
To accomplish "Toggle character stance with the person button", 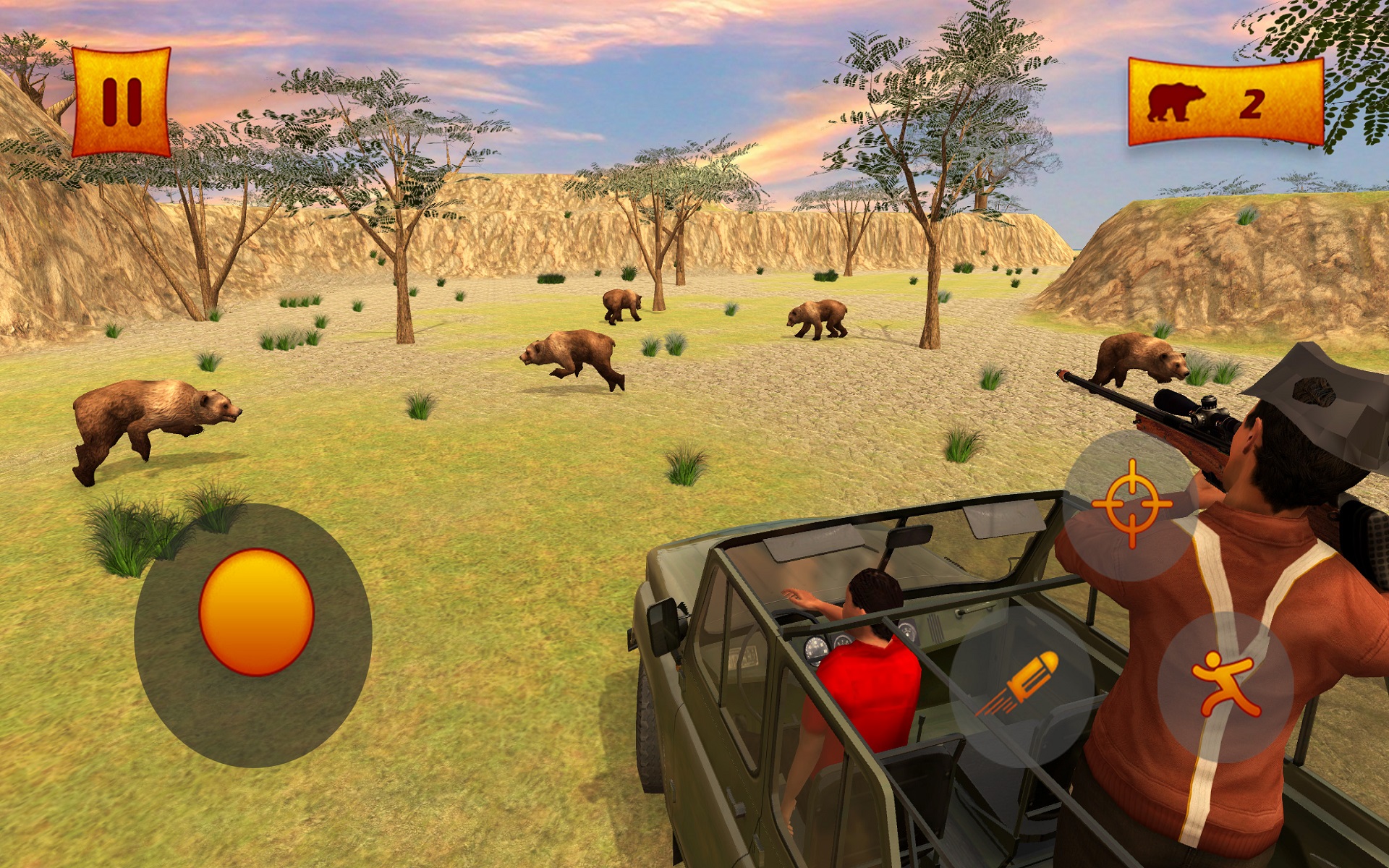I will (1226, 684).
